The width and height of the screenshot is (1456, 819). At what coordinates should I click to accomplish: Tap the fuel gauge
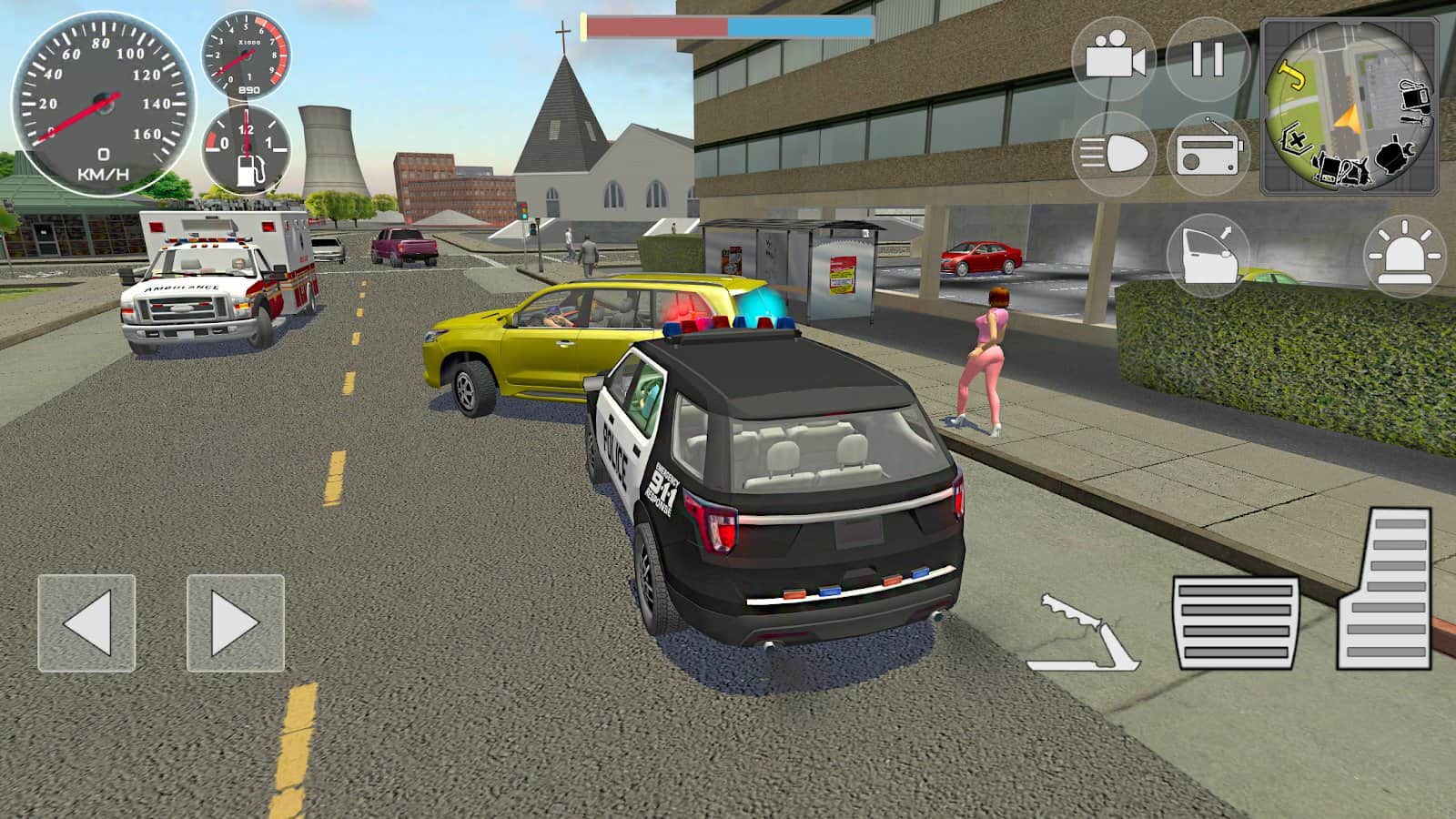244,151
